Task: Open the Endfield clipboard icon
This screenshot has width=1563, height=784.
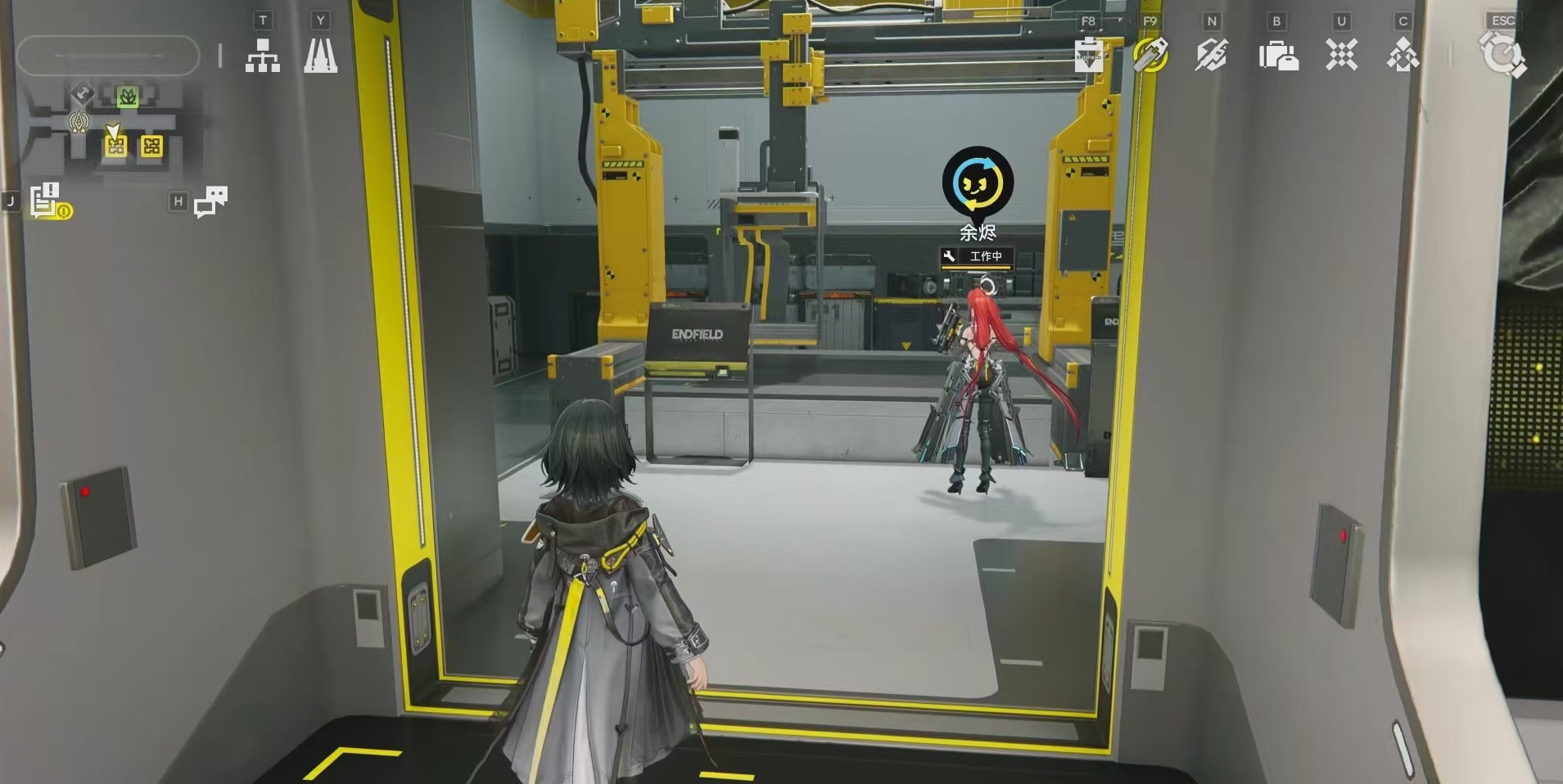Action: 1089,56
